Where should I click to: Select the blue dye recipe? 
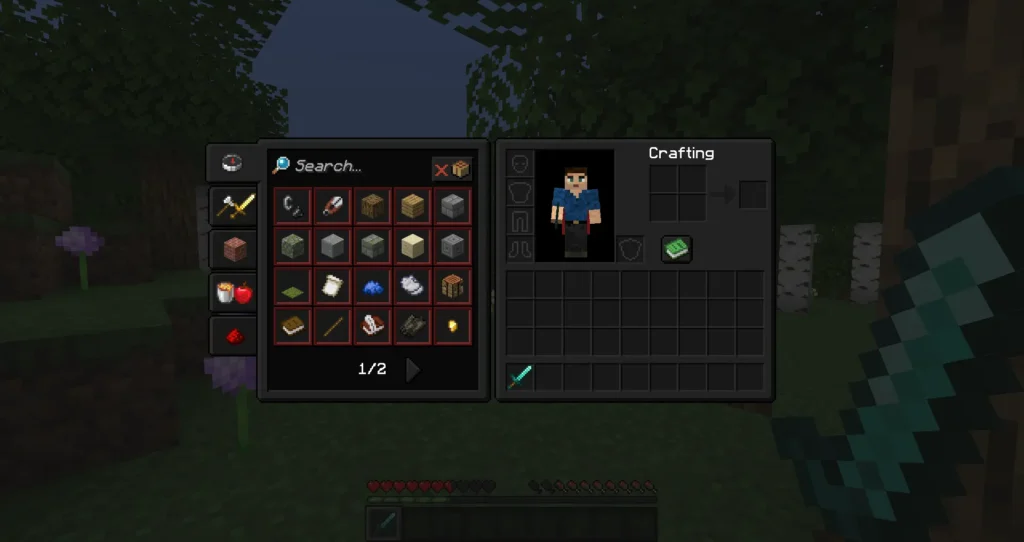(x=372, y=286)
